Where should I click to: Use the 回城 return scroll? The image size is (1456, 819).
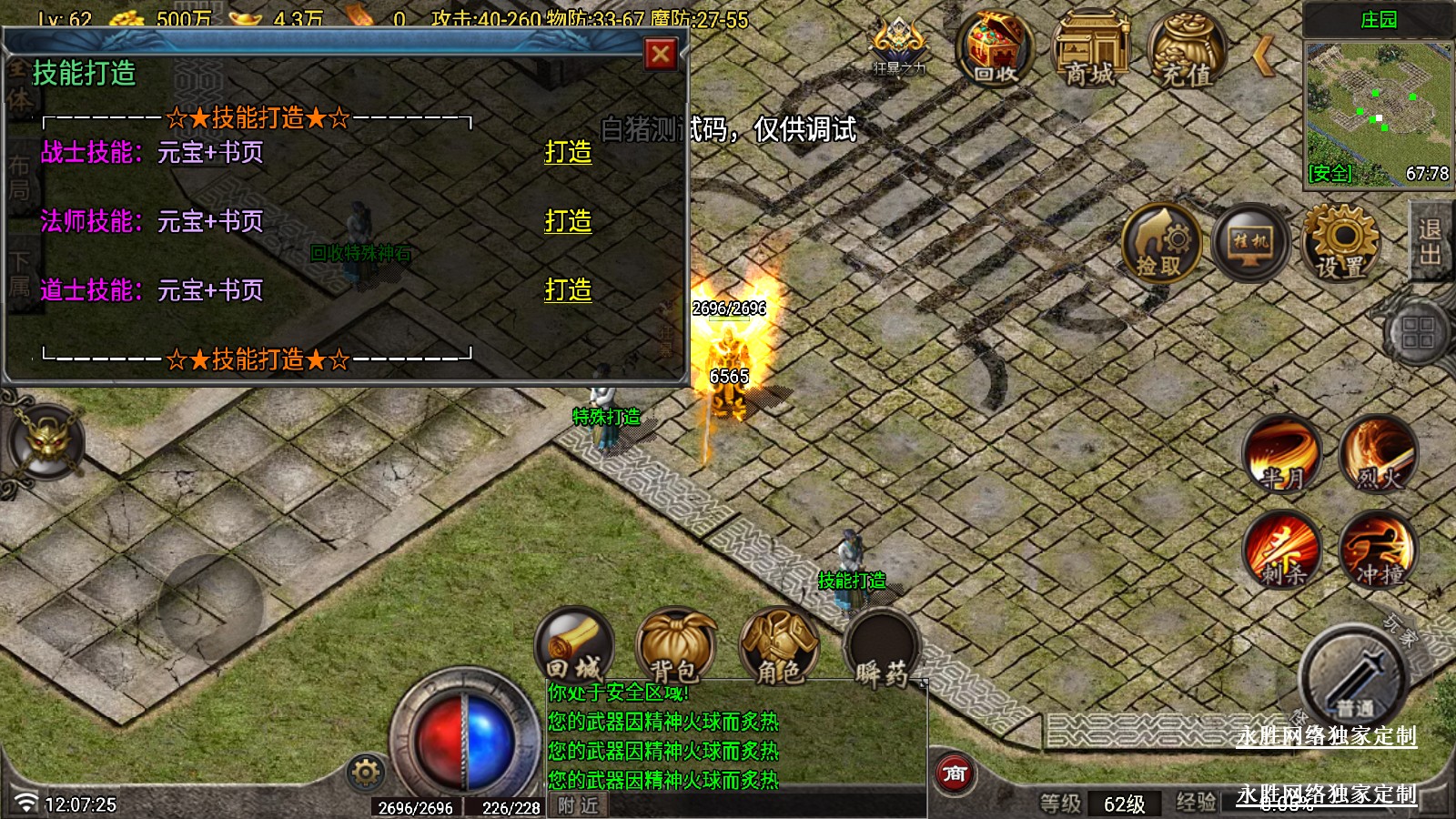coord(574,648)
